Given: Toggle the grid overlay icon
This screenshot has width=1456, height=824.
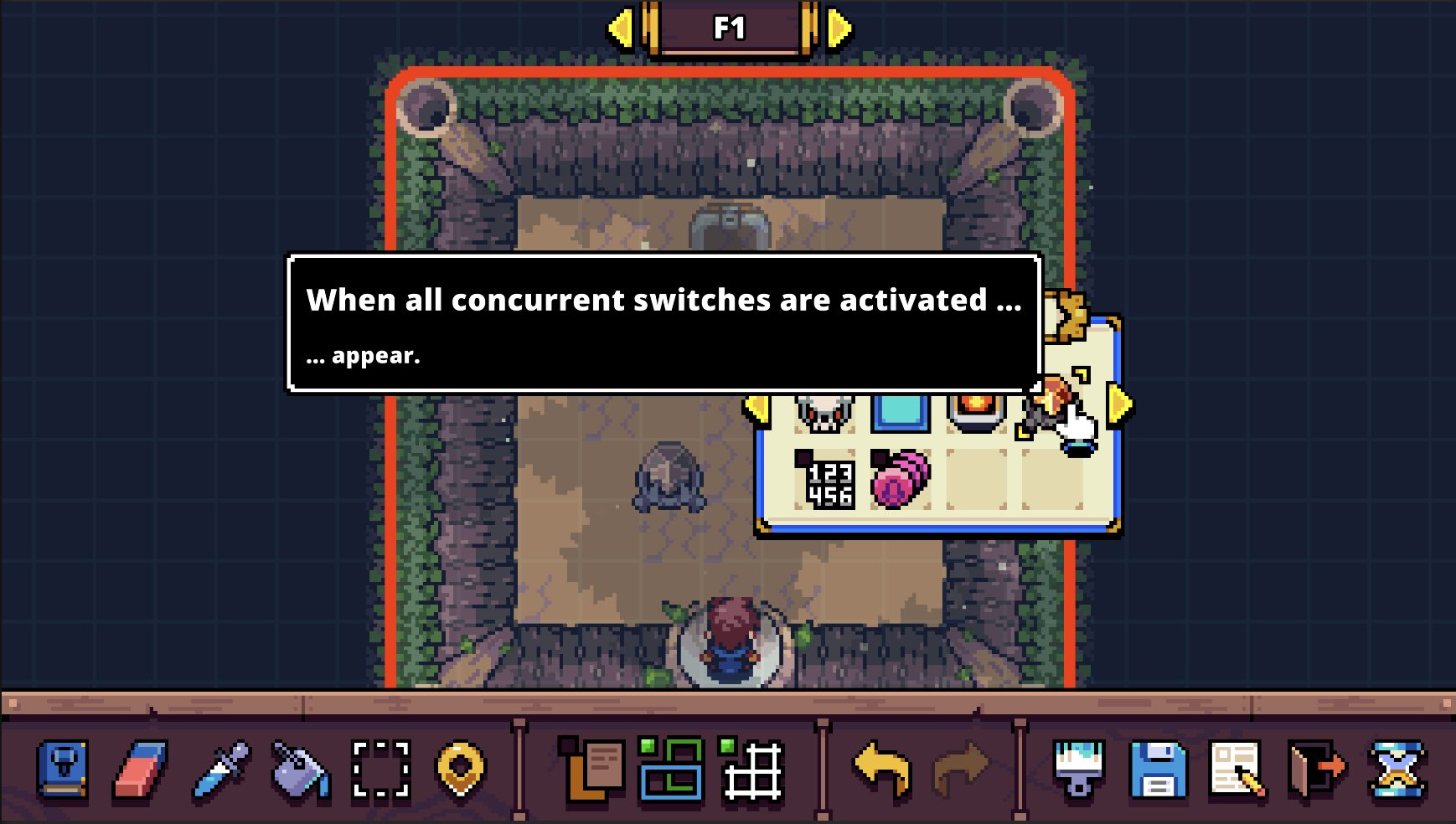Looking at the screenshot, I should (x=751, y=774).
